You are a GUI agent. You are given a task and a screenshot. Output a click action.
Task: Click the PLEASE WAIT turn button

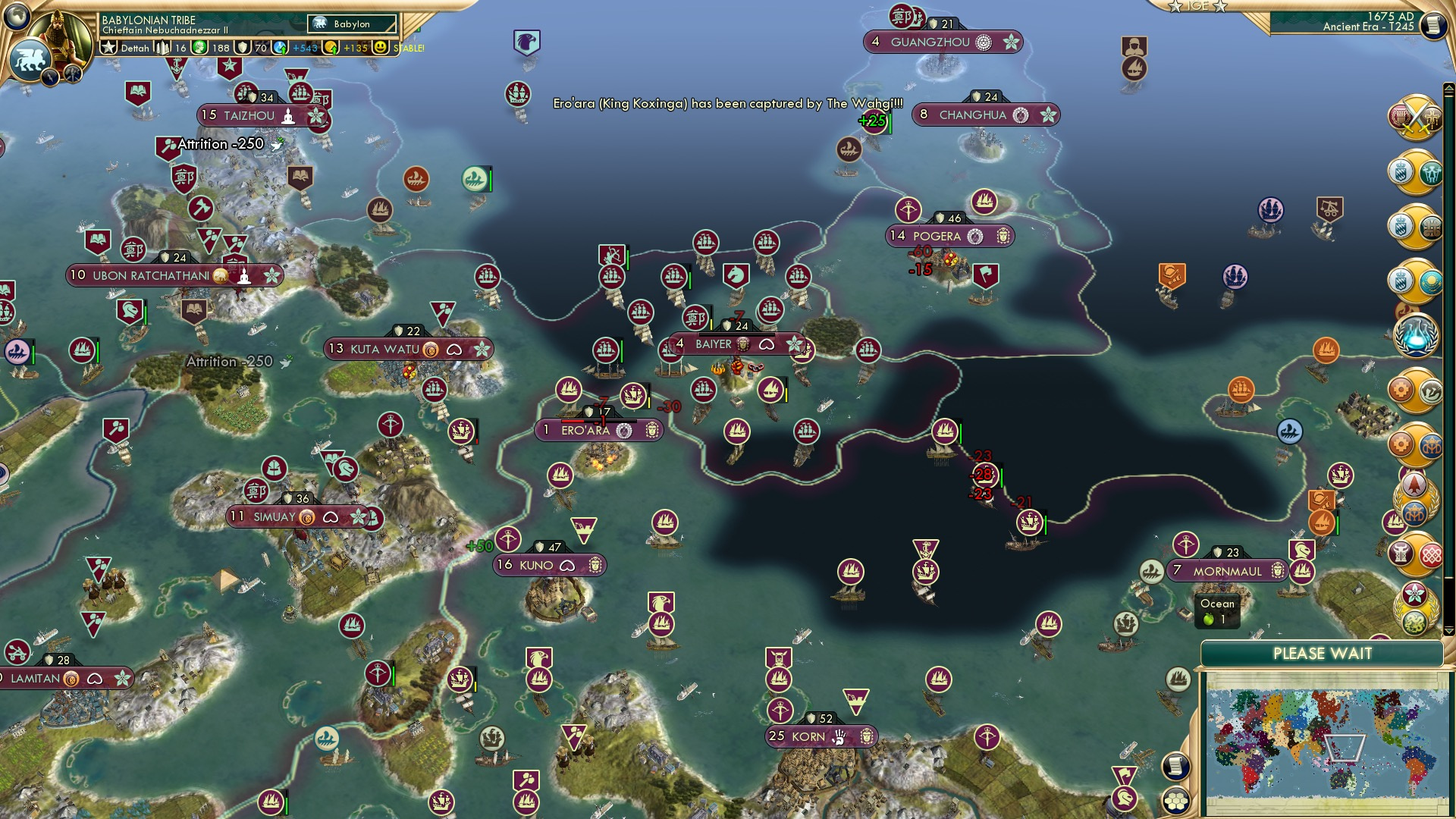[x=1323, y=653]
